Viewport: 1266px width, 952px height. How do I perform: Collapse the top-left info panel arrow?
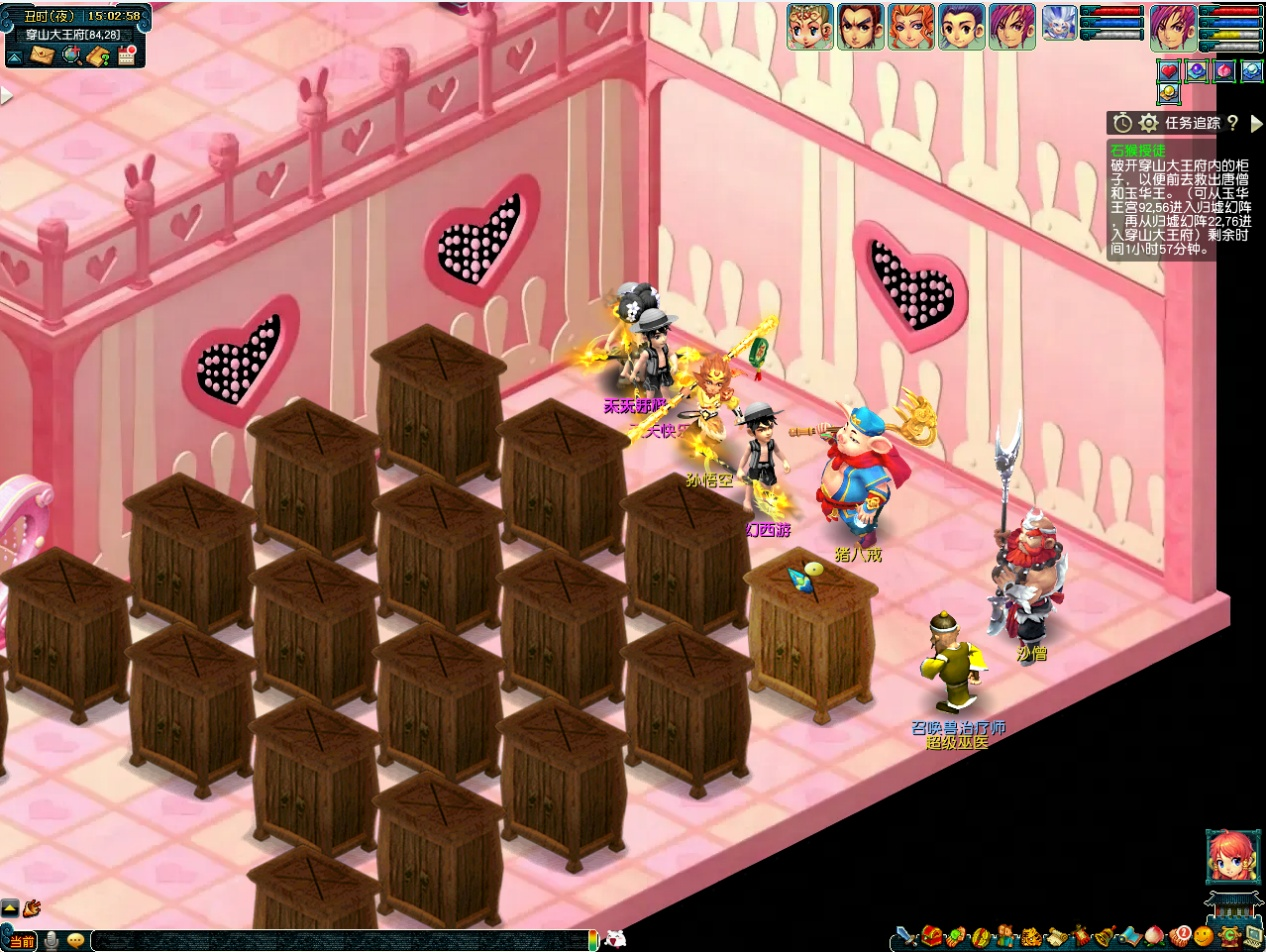click(14, 57)
